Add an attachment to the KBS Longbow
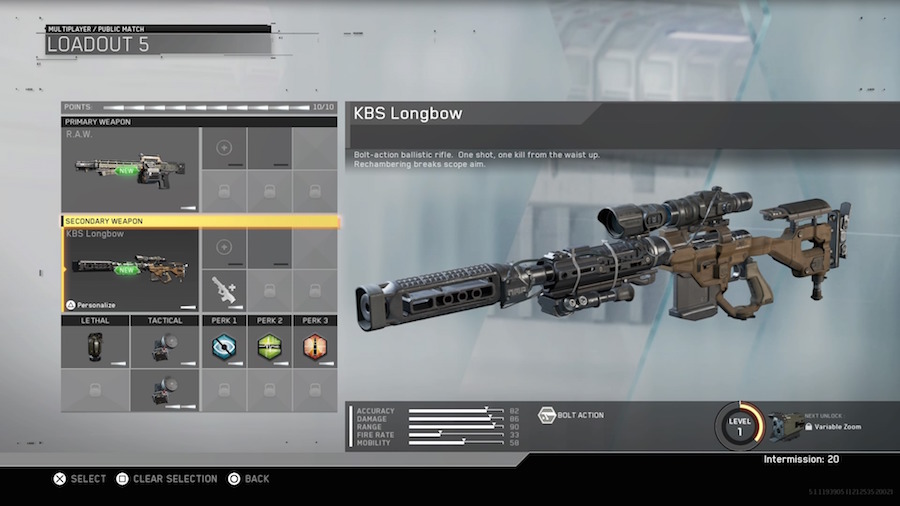 pyautogui.click(x=223, y=247)
